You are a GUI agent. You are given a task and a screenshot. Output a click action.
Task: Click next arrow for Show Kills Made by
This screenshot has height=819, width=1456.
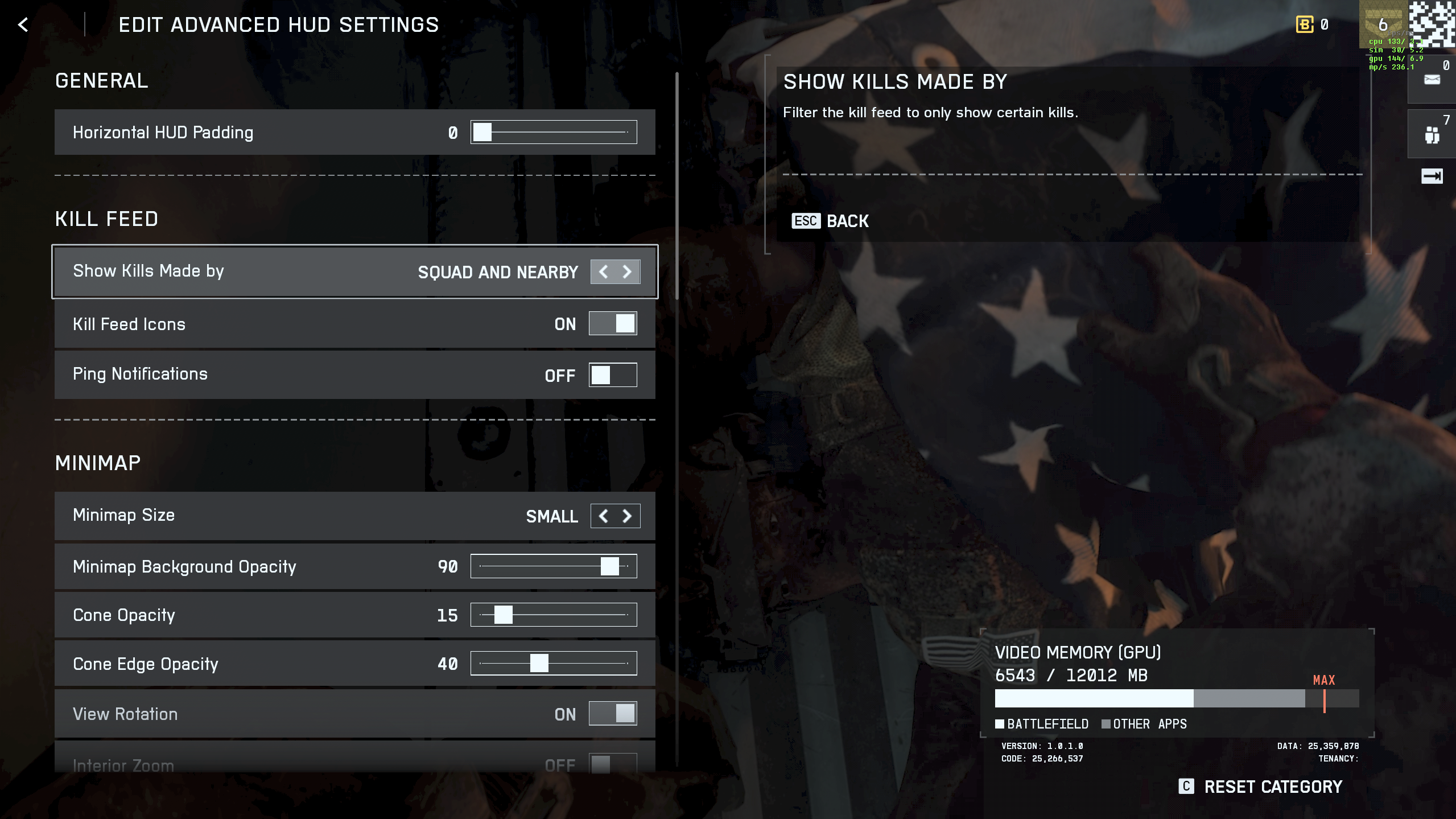[x=627, y=272]
